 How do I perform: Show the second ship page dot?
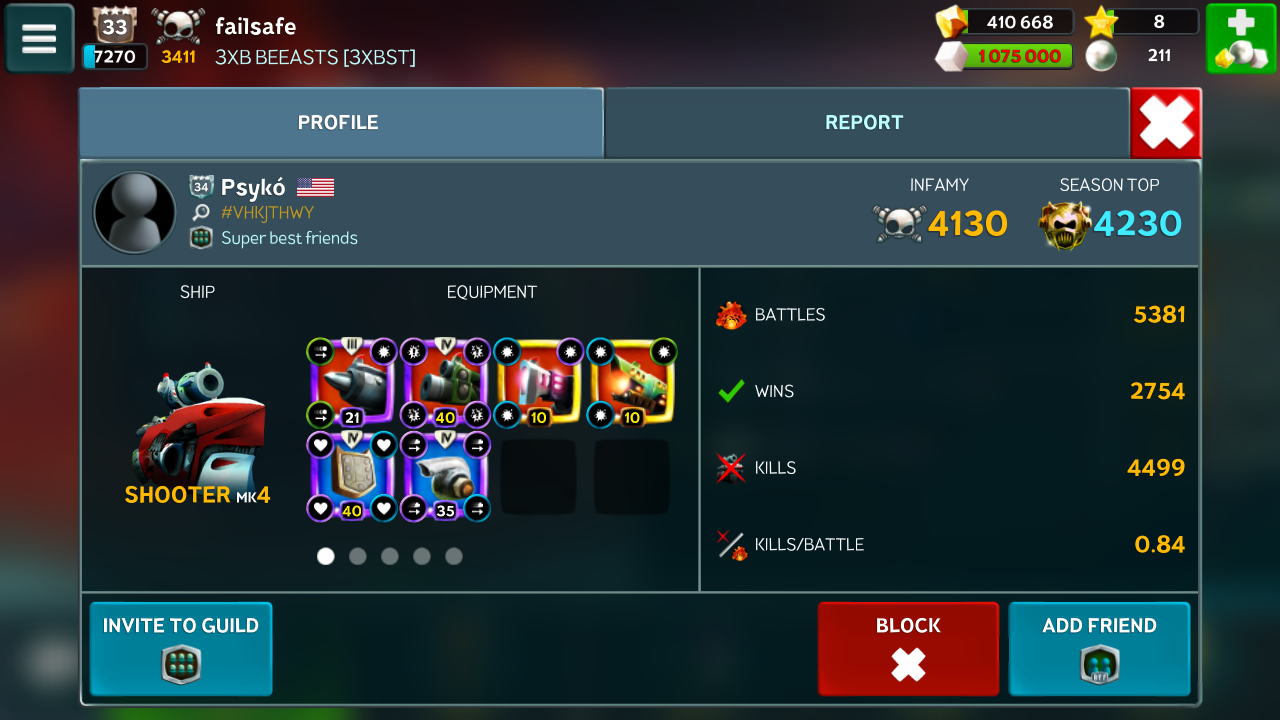(358, 556)
